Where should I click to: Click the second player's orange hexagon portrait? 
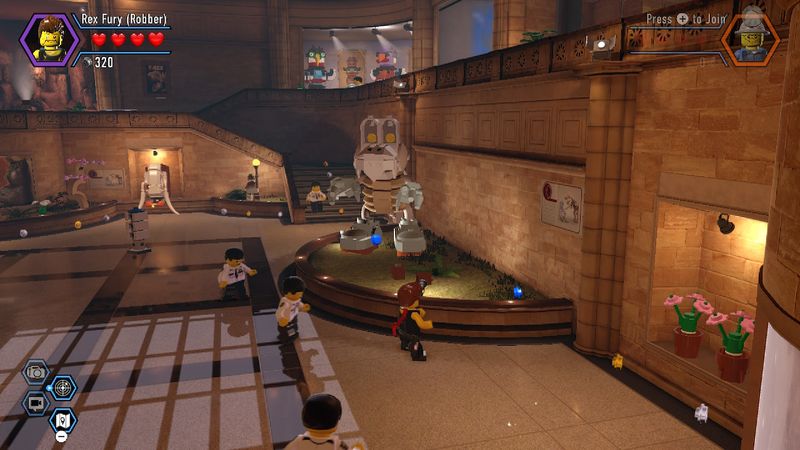750,39
